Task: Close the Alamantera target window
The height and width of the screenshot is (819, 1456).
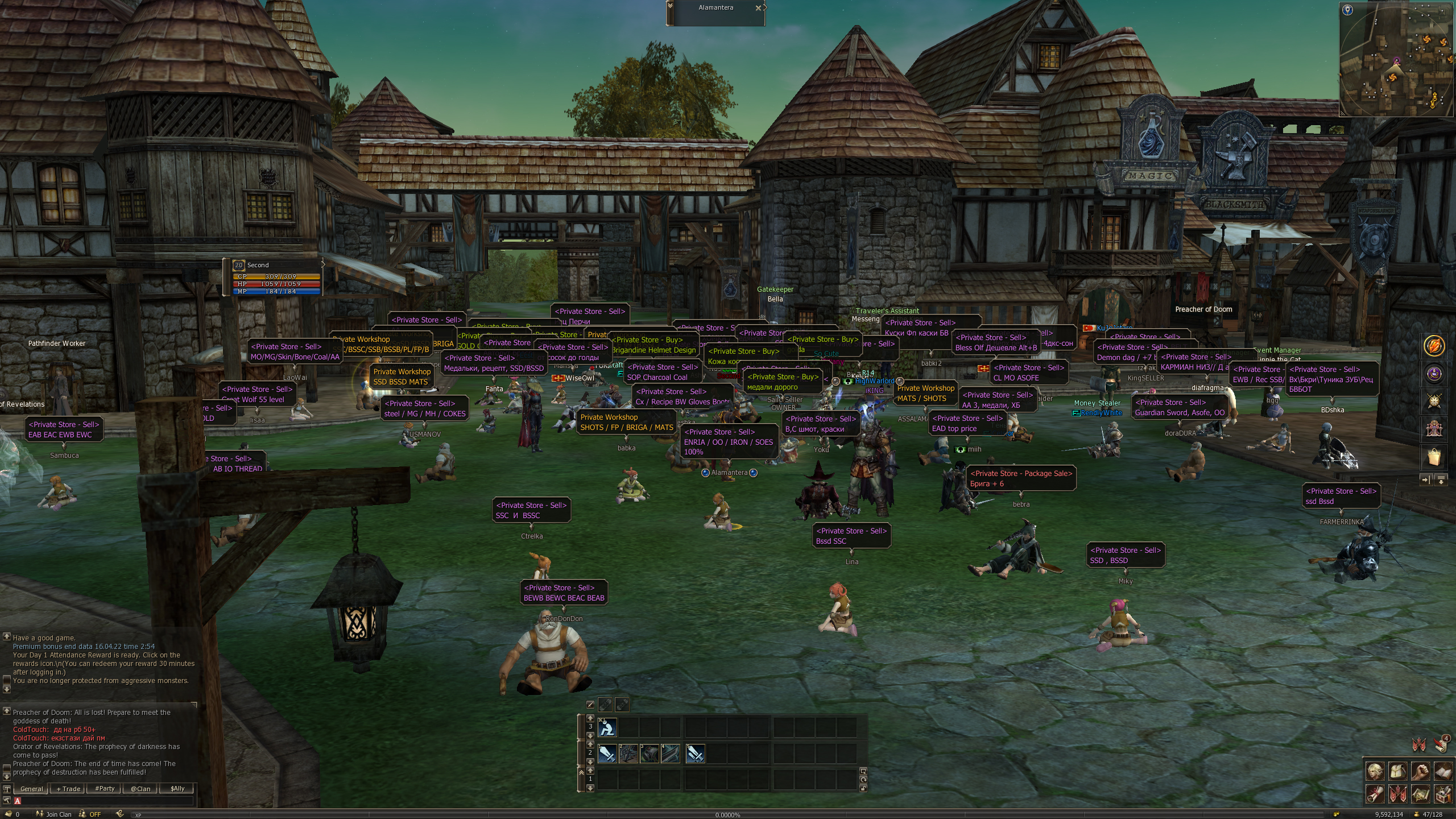Action: tap(758, 8)
